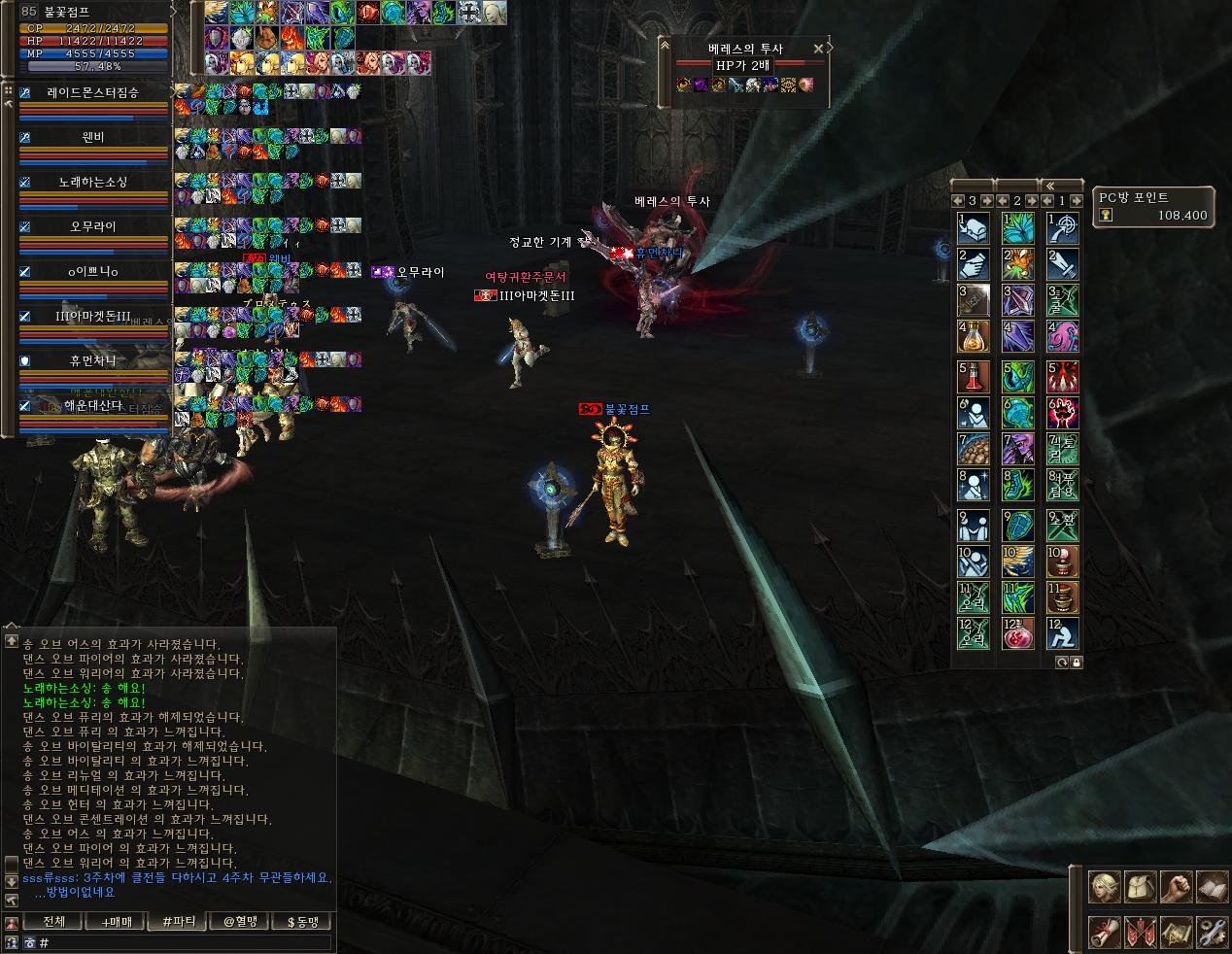This screenshot has height=954, width=1232.
Task: Open the actions fist icon
Action: tap(1176, 886)
